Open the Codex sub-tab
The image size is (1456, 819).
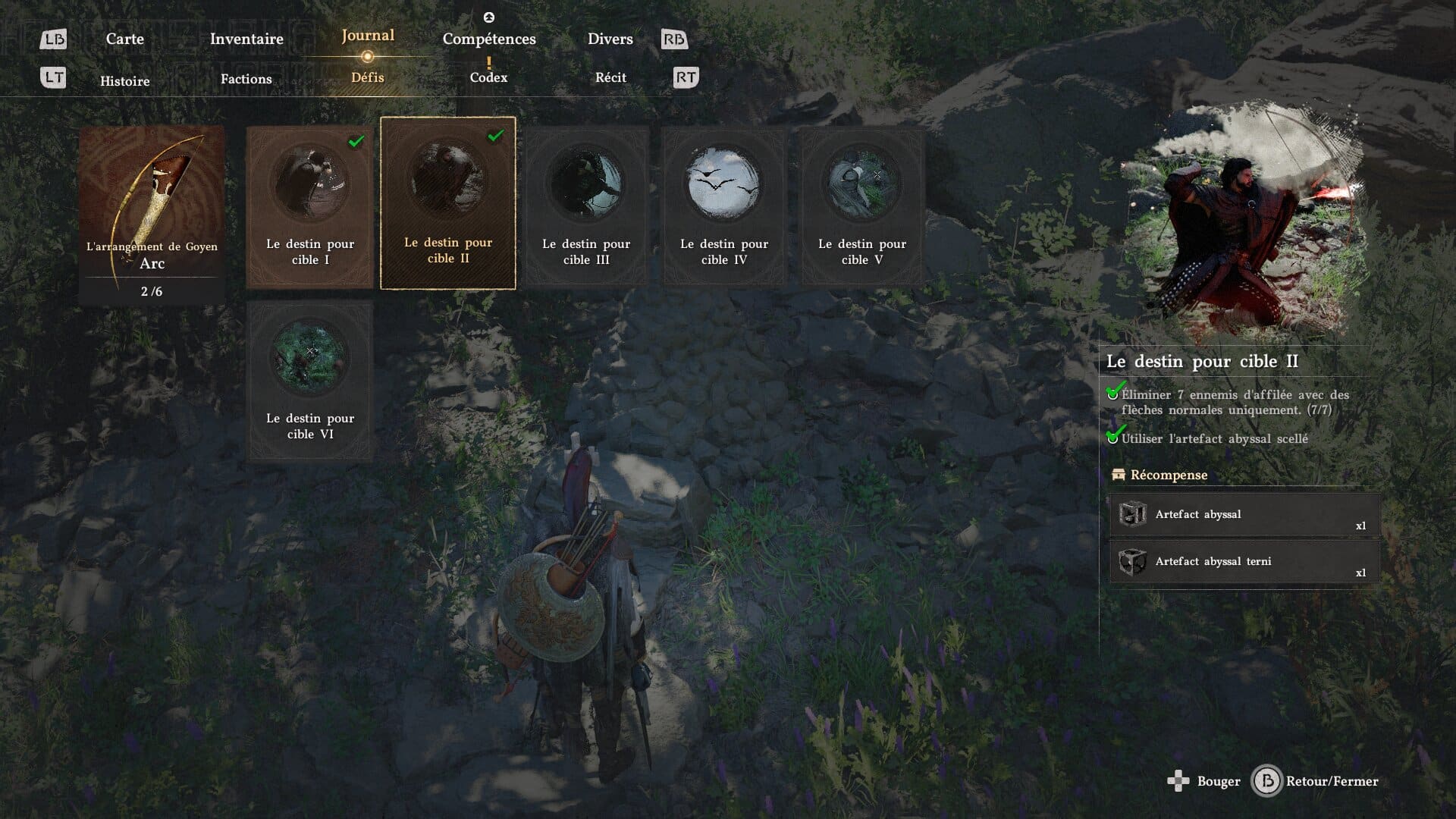[x=488, y=77]
